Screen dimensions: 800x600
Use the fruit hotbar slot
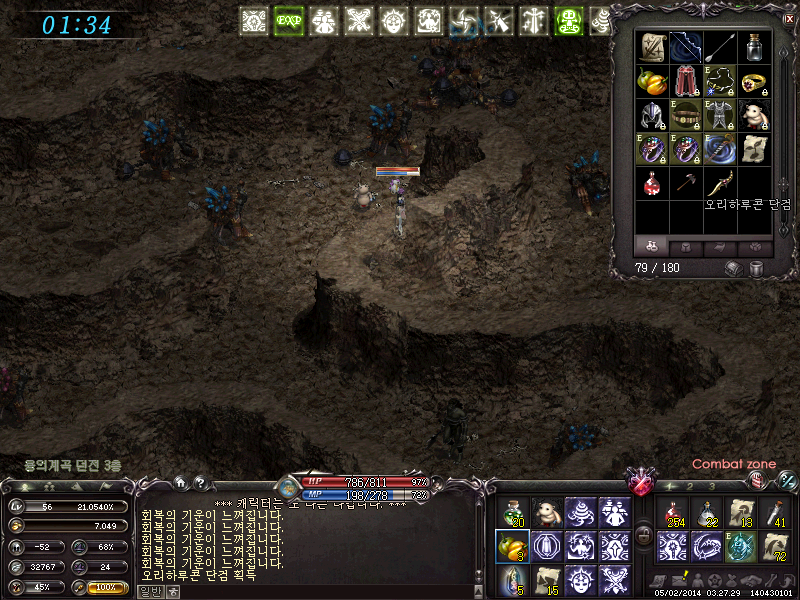[x=511, y=546]
